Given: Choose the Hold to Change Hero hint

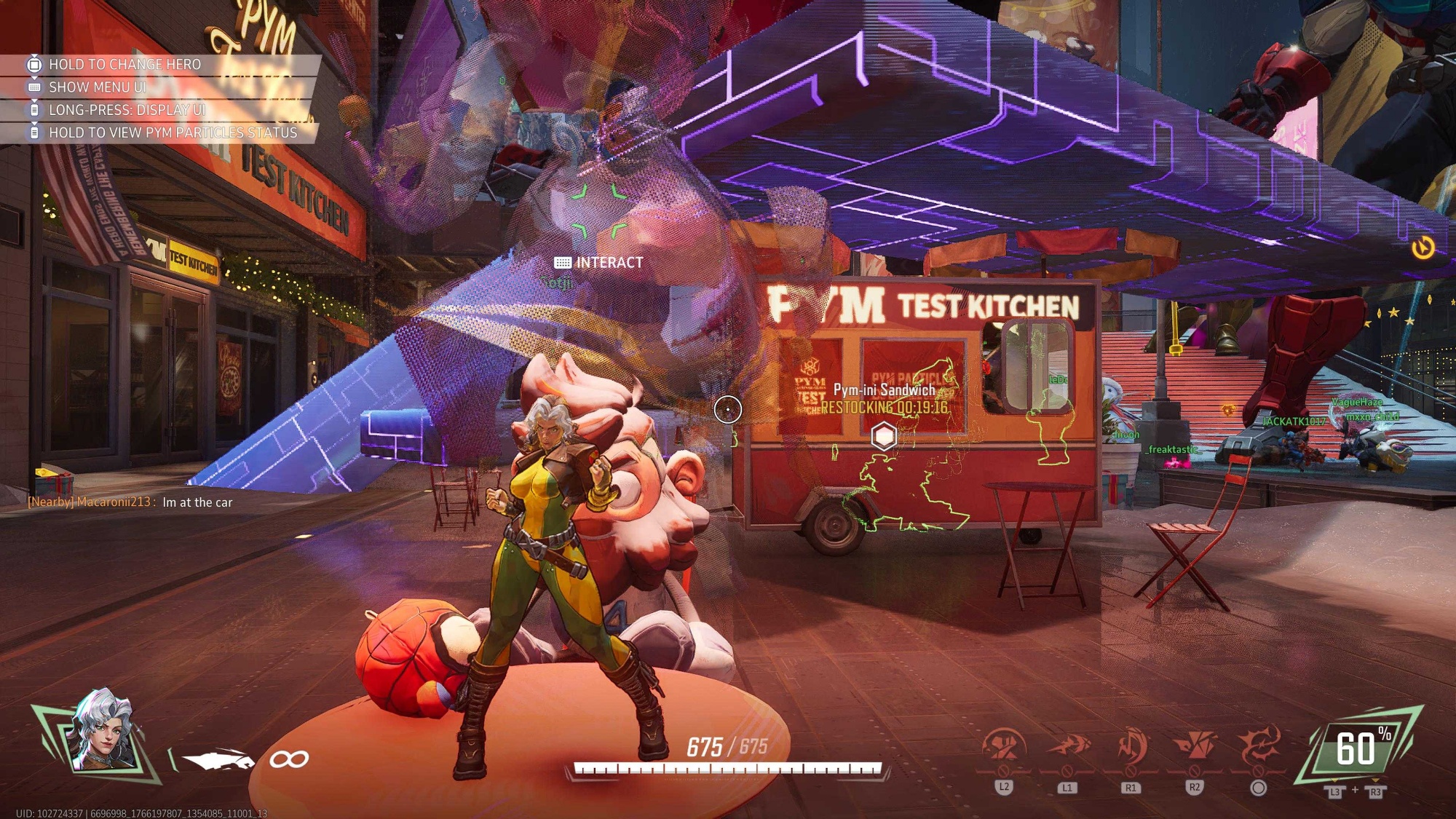Looking at the screenshot, I should pyautogui.click(x=124, y=64).
